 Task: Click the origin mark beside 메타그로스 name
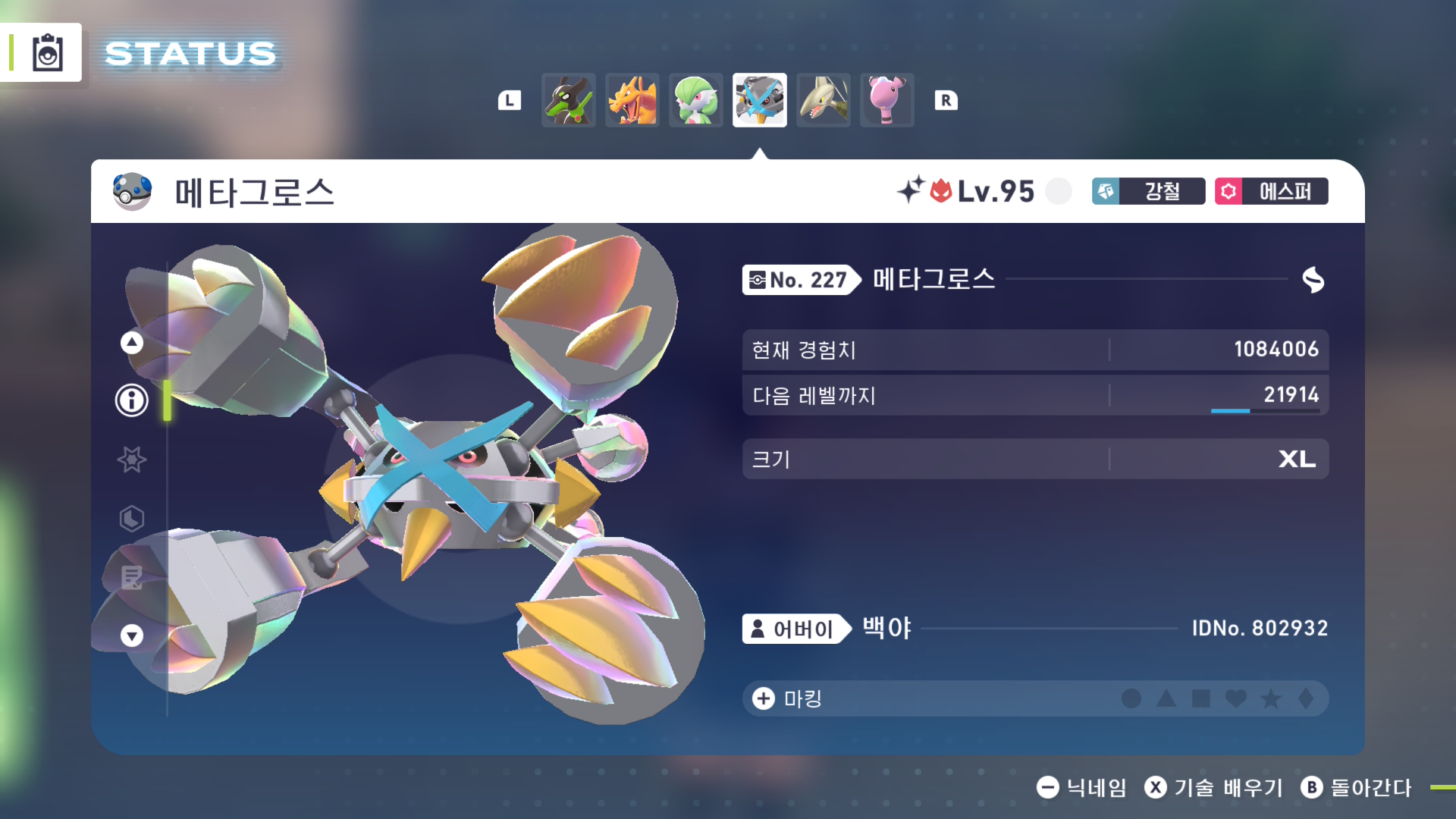pos(1313,281)
